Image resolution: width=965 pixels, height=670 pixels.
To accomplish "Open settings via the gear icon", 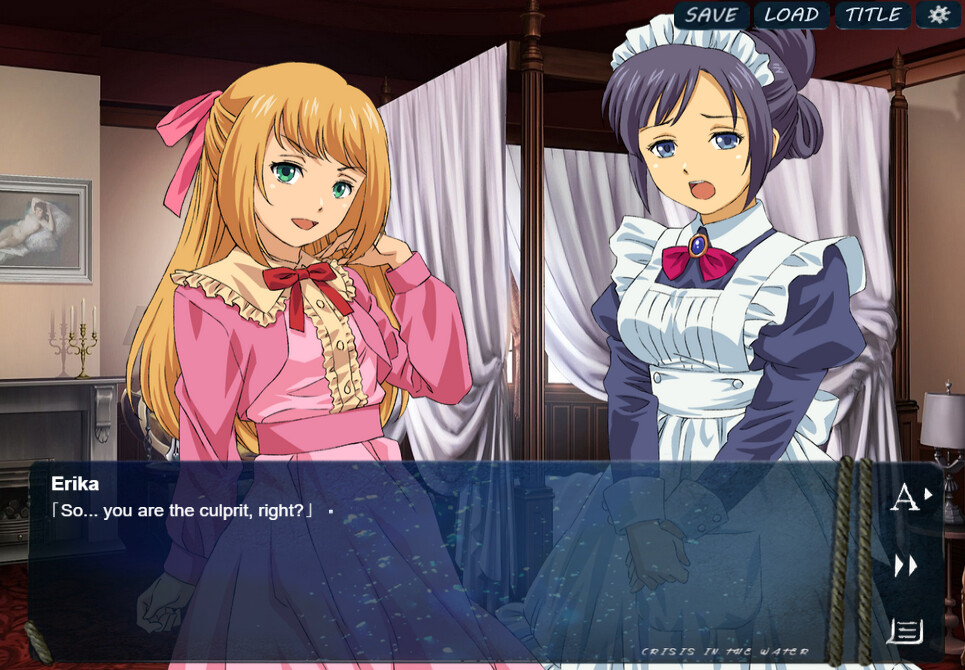I will [x=938, y=15].
